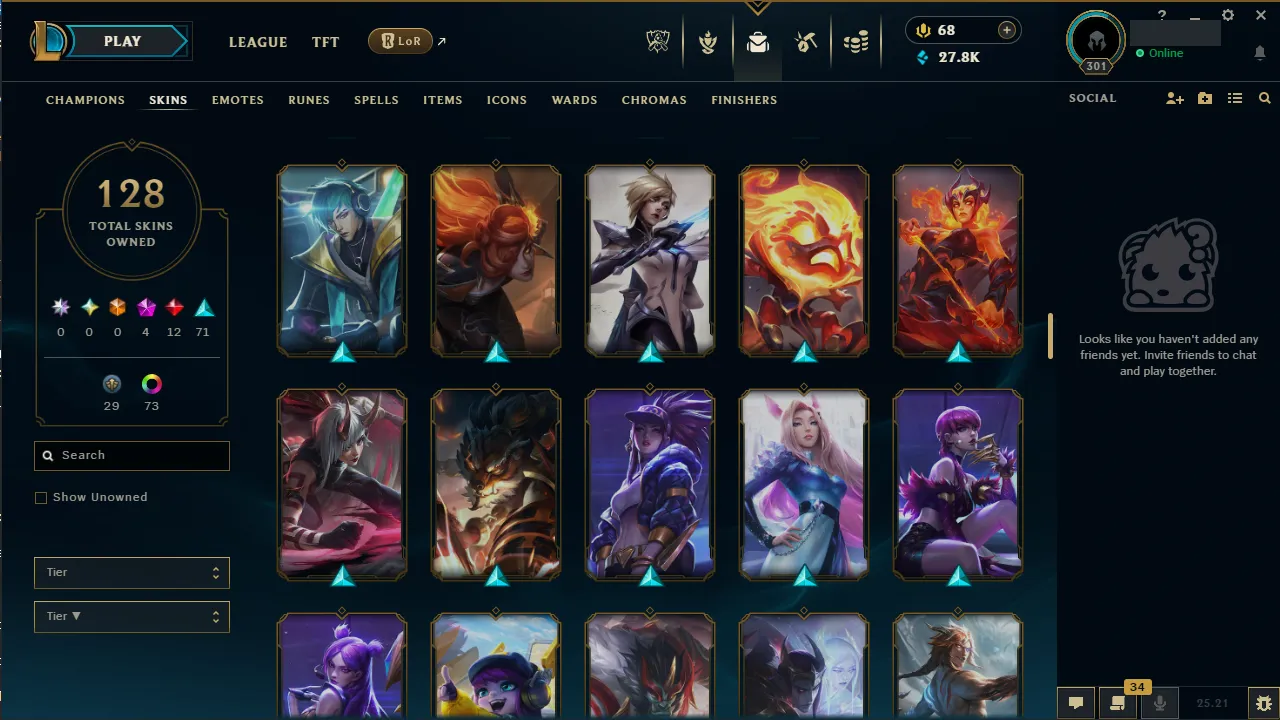Click the add friend icon in Social panel
Viewport: 1280px width, 720px height.
coord(1174,98)
